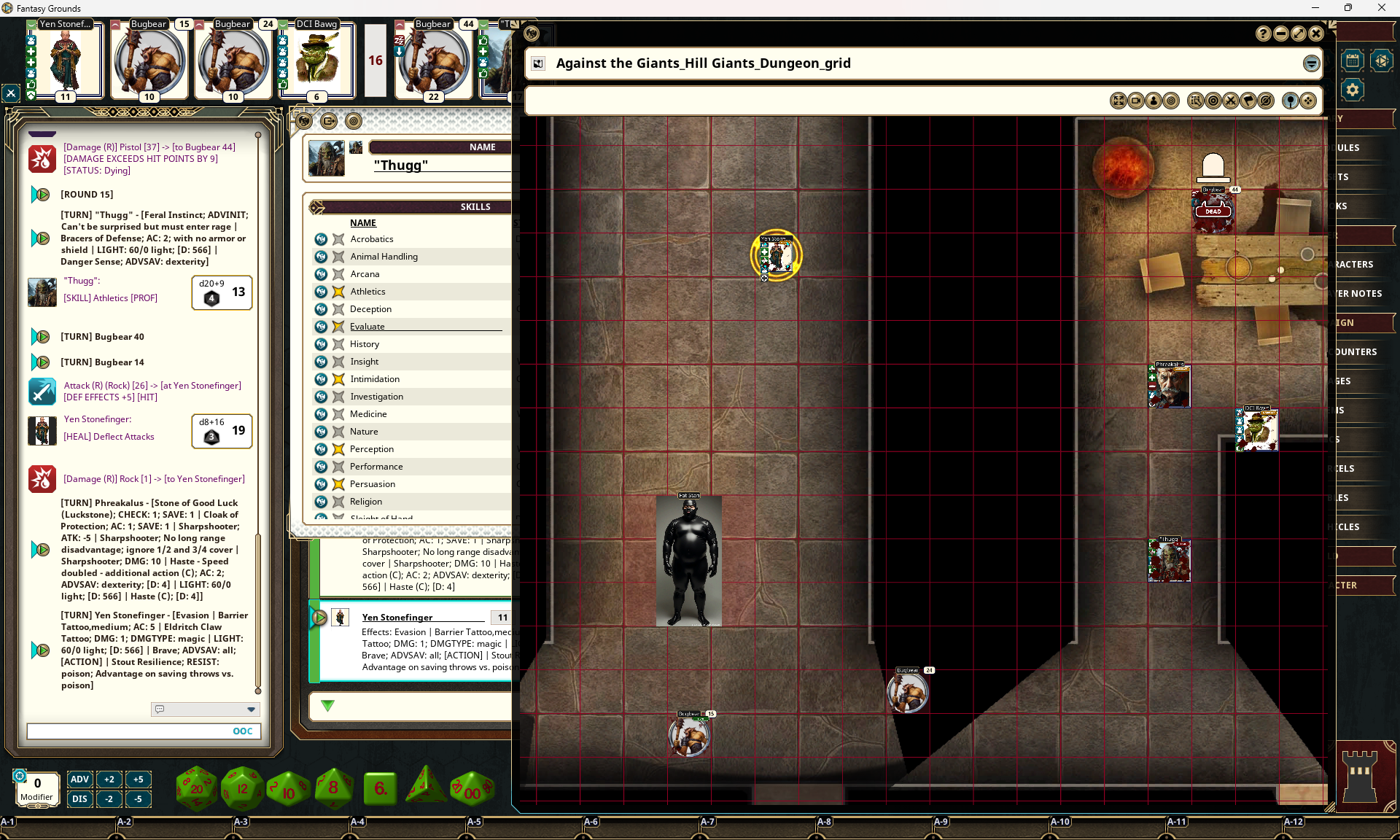Click into the OOC chat entry box

click(x=128, y=731)
